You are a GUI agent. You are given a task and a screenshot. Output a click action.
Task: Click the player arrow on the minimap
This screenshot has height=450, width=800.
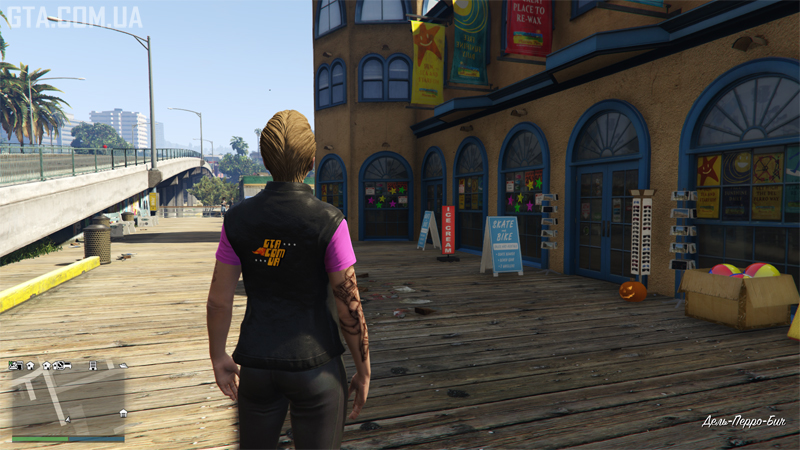[x=66, y=417]
